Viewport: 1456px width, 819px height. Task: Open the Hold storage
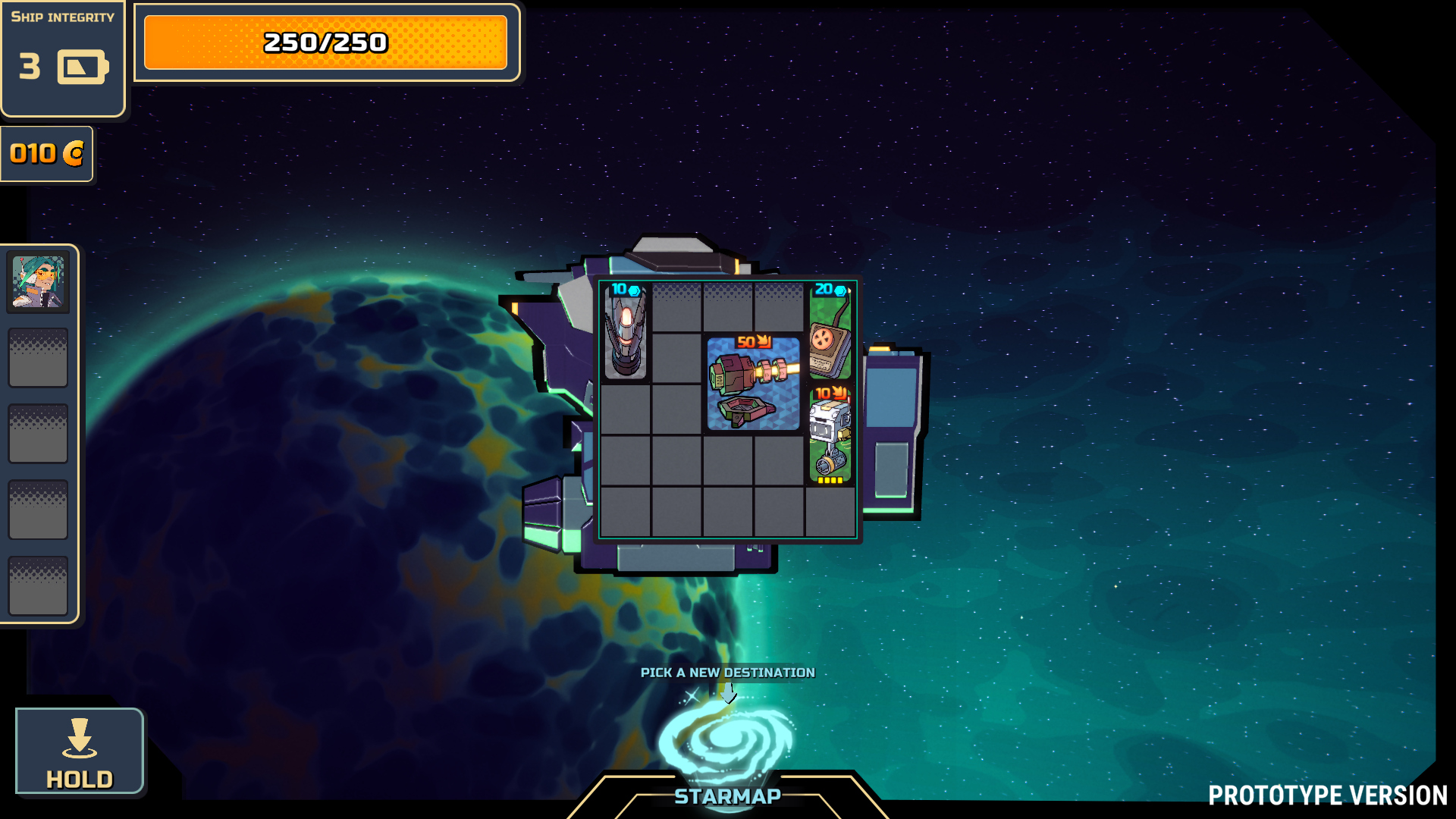(80, 752)
